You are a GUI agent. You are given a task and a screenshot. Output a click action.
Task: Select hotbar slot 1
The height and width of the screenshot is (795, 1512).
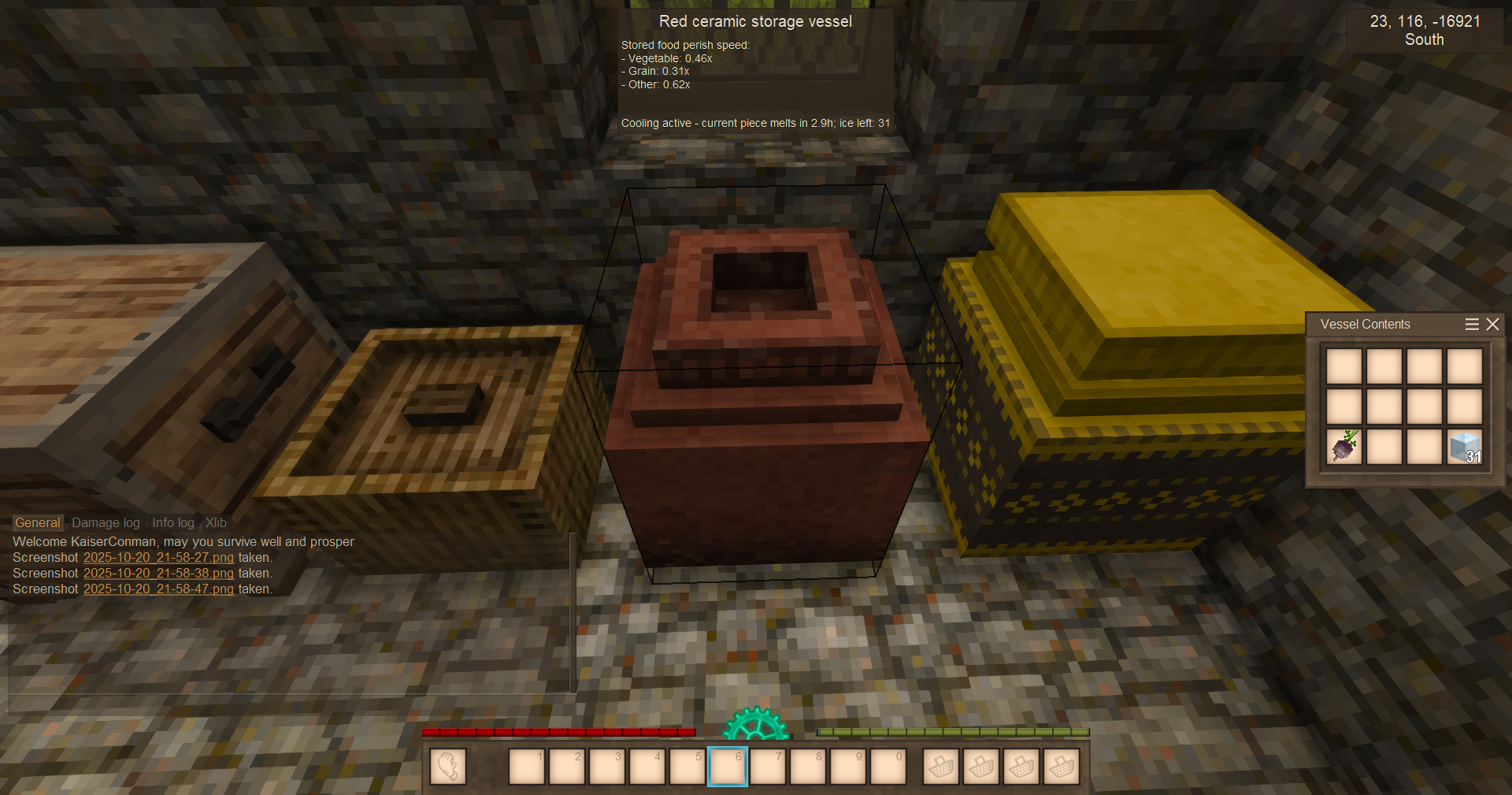pos(526,767)
